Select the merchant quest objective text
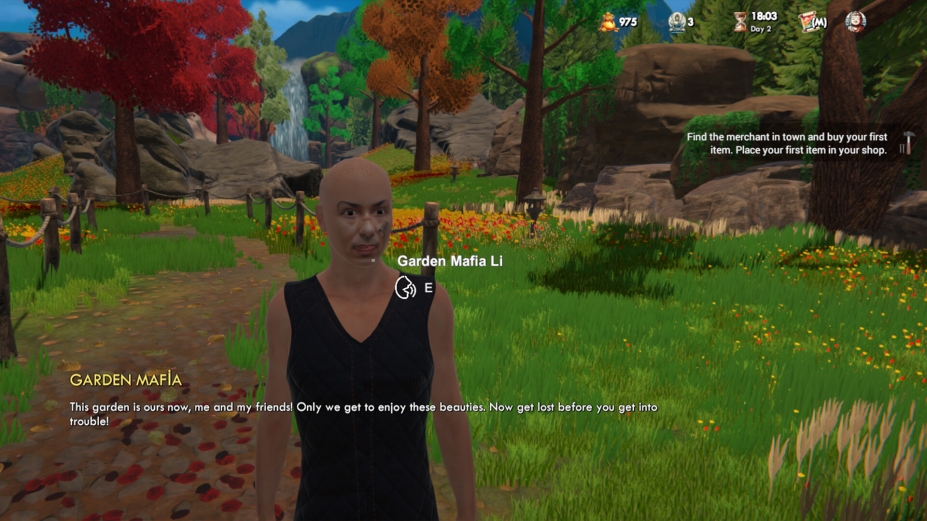Screen dimensions: 927x521 click(x=789, y=143)
